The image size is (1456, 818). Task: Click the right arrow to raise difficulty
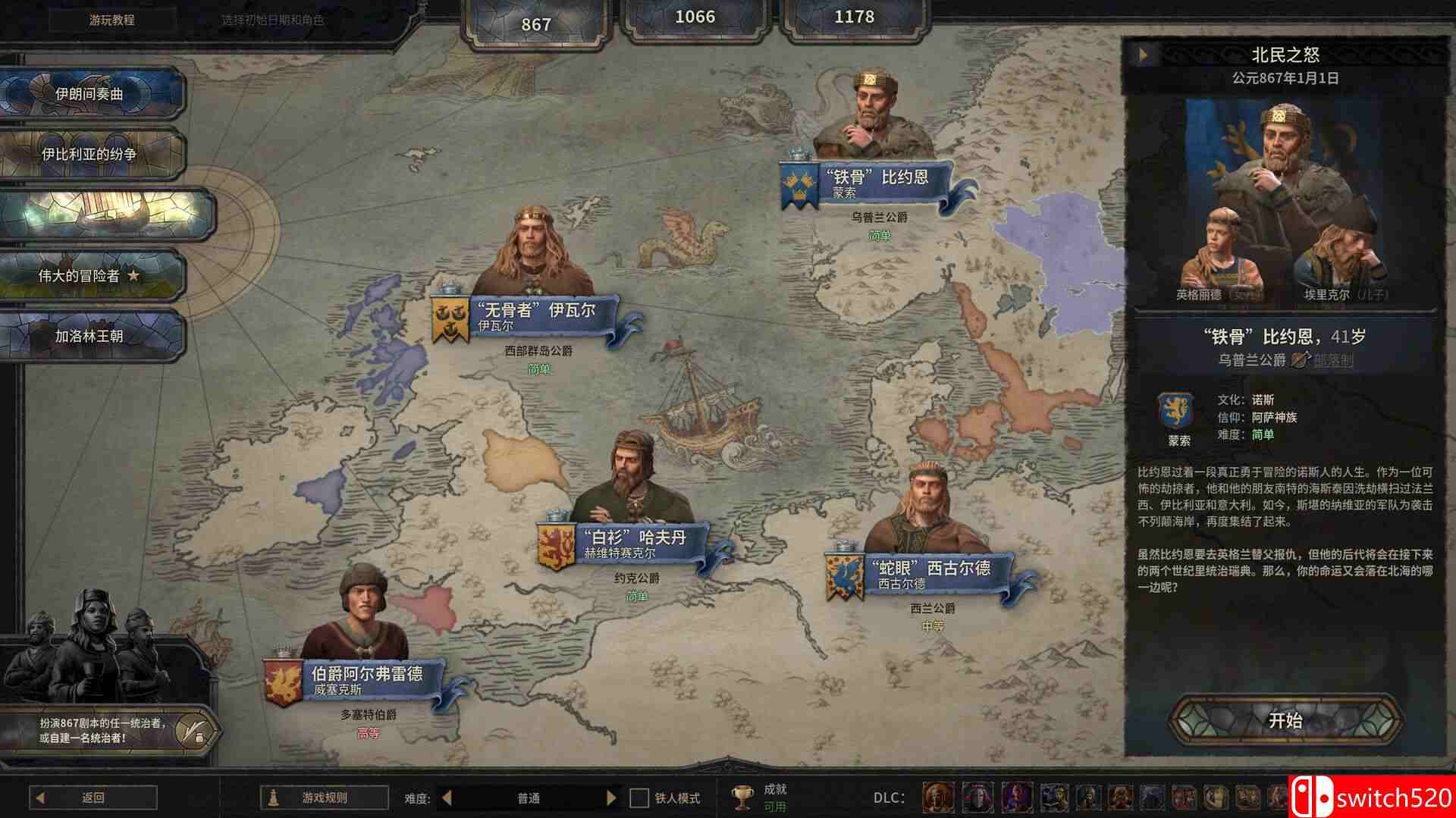coord(613,798)
